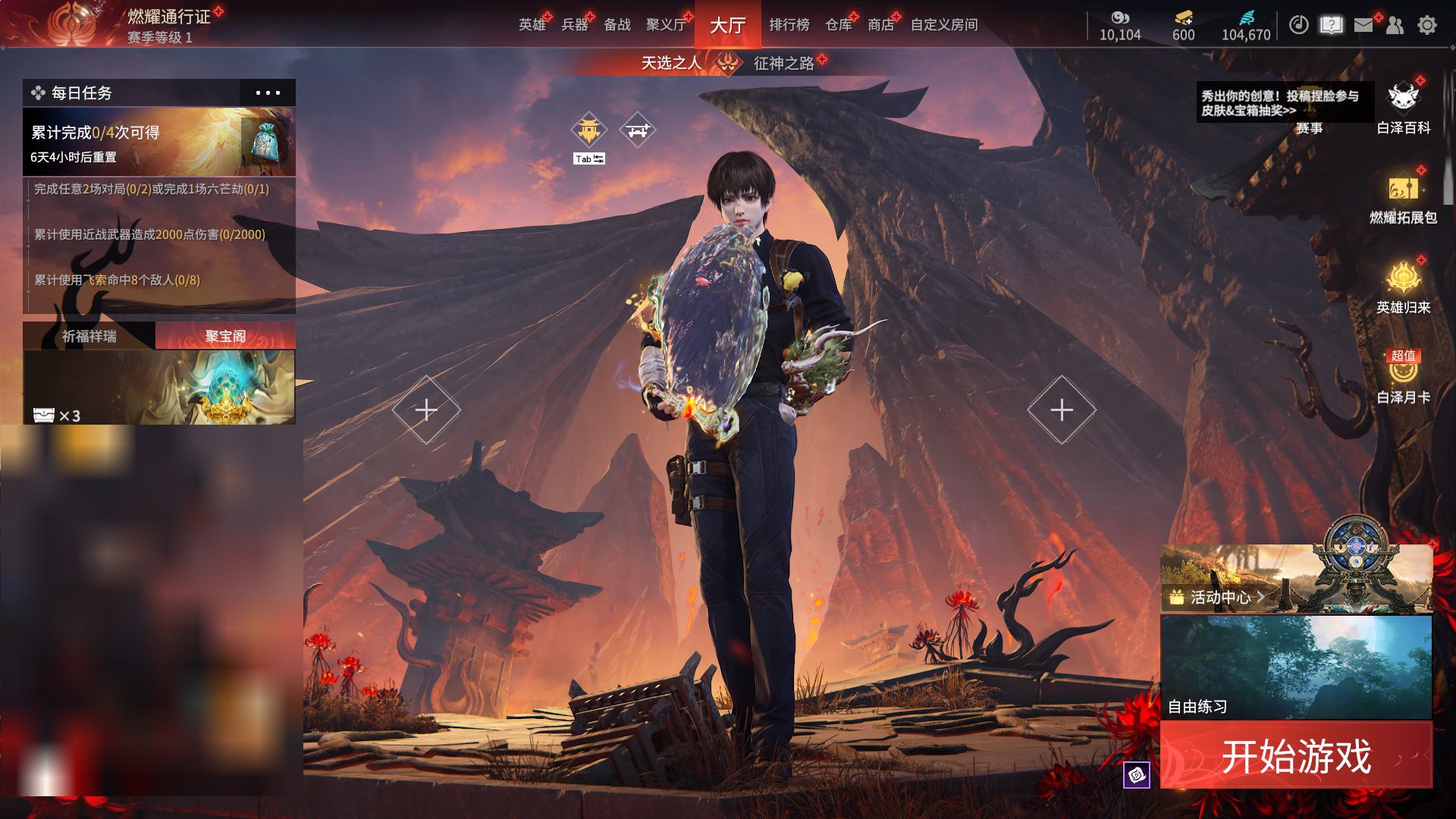Image resolution: width=1456 pixels, height=819 pixels.
Task: Open the 仓库 warehouse menu
Action: (x=838, y=25)
